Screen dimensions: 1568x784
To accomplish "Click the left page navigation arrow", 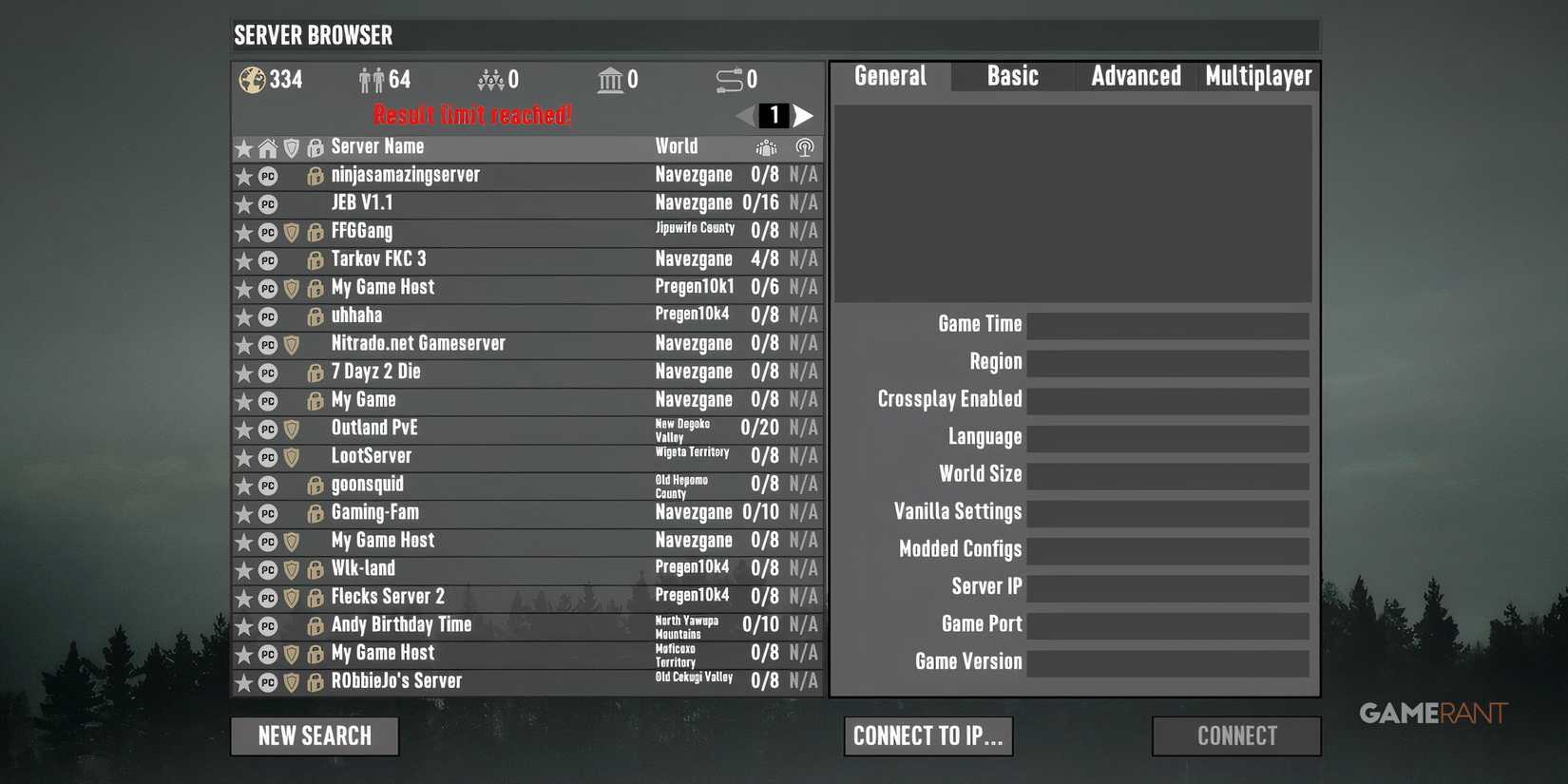I will 742,115.
